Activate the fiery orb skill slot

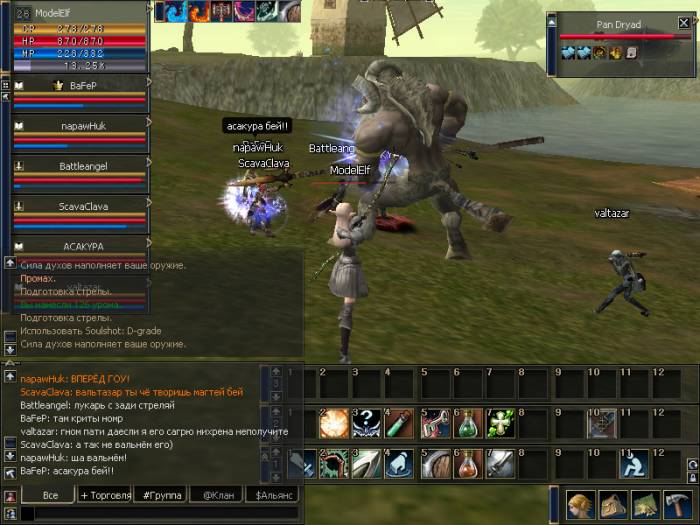332,423
